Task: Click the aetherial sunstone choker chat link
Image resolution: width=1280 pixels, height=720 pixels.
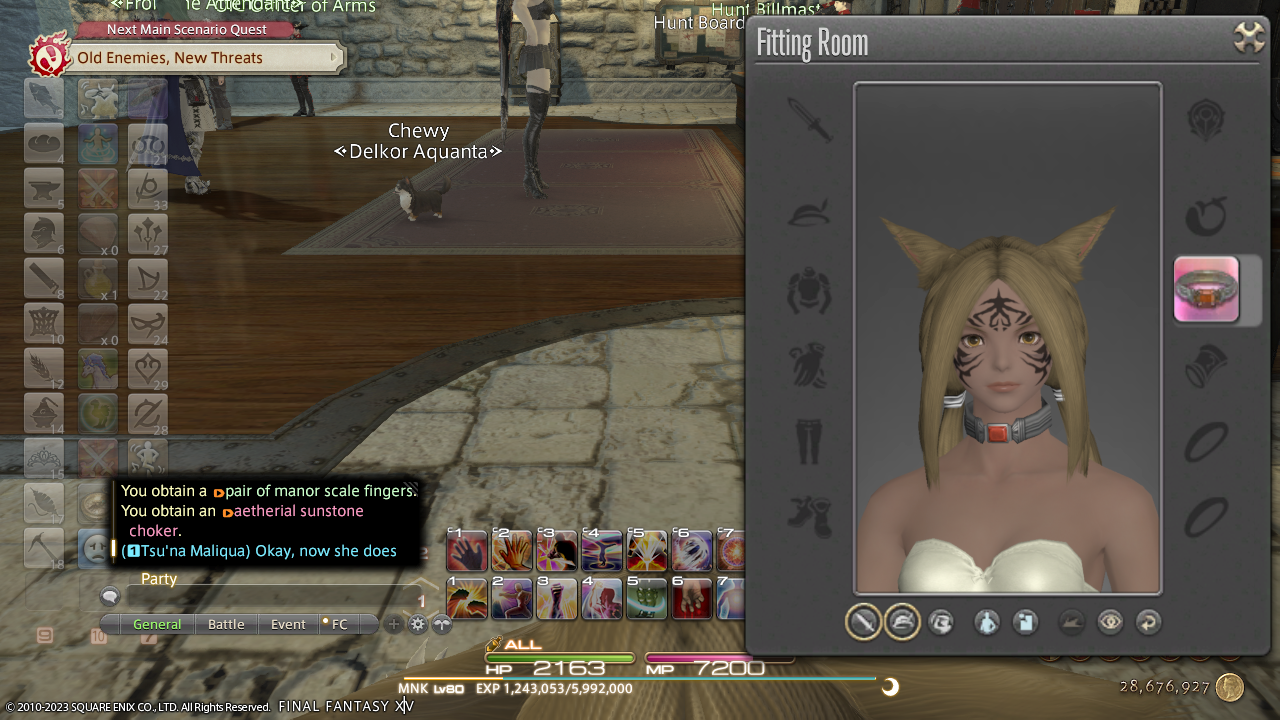Action: coord(297,511)
